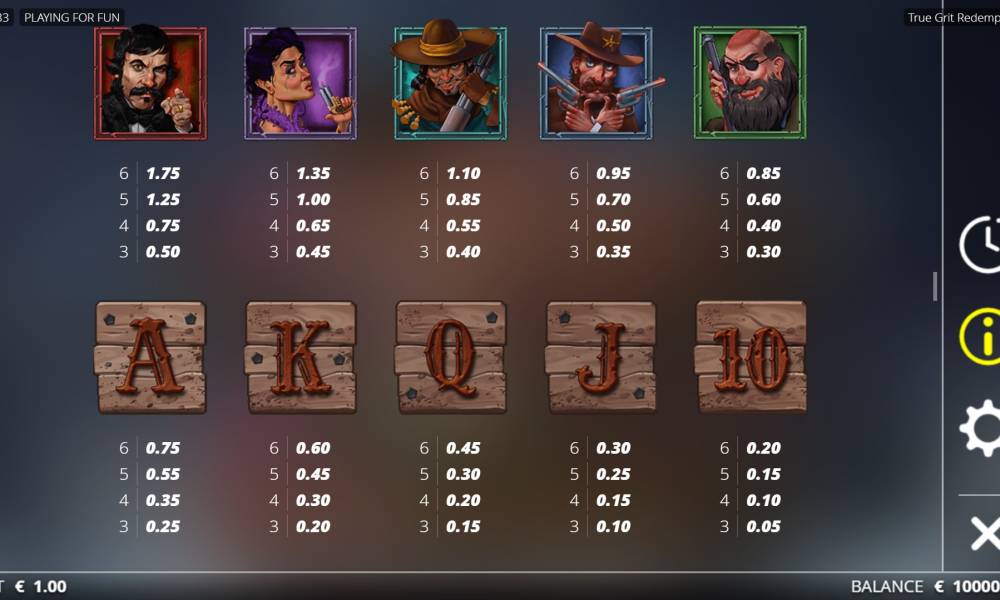Open the settings gear menu

click(981, 429)
